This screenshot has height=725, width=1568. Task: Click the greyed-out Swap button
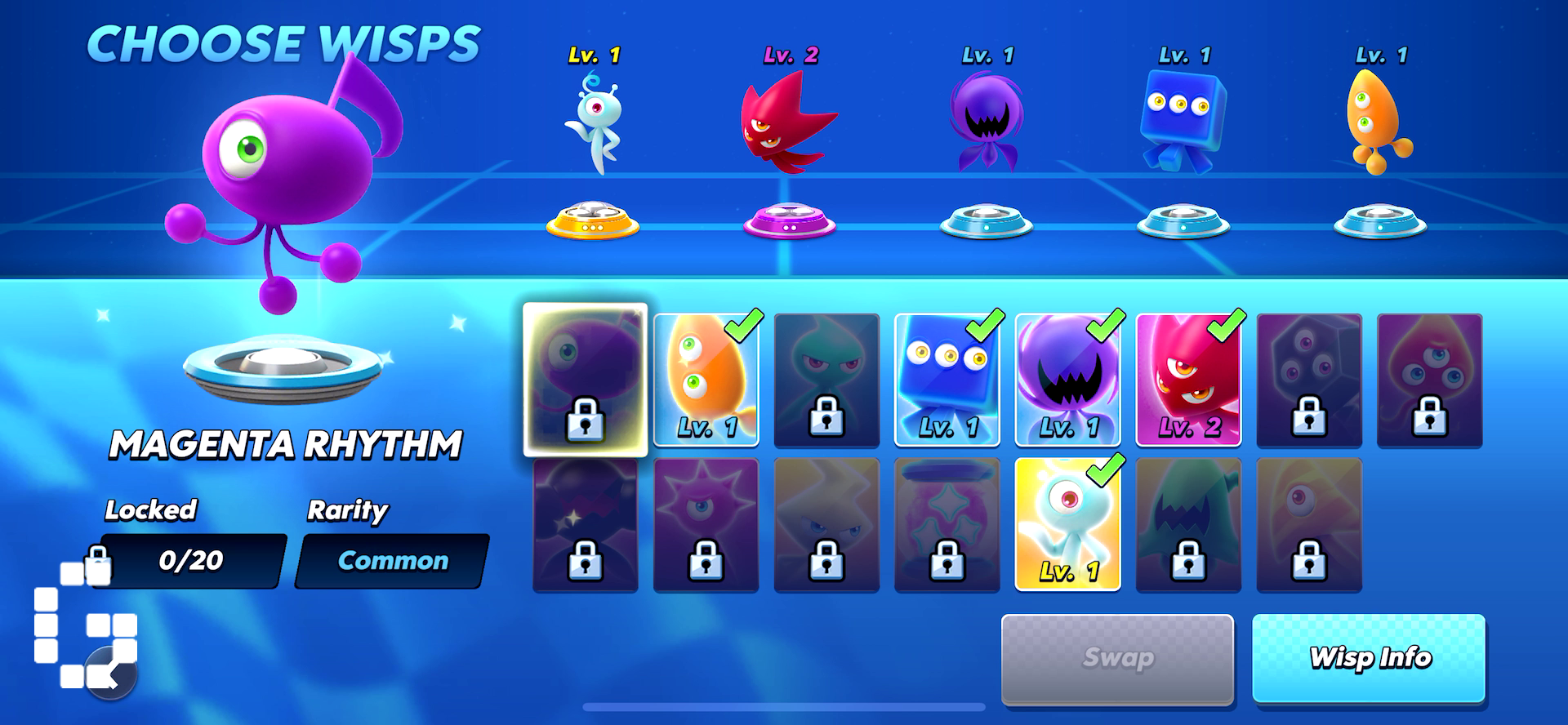click(x=1117, y=658)
